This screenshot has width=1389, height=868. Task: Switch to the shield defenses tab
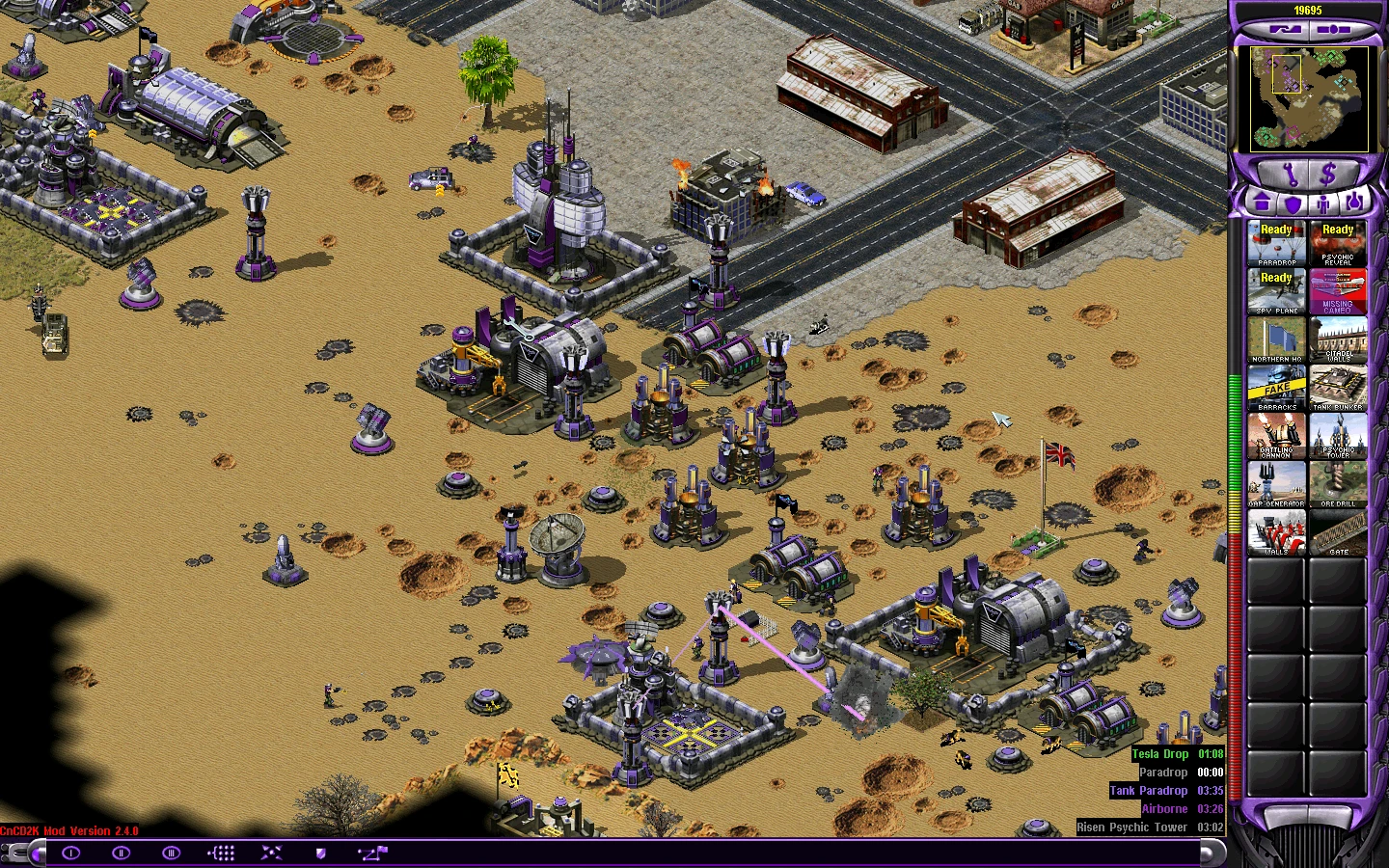(x=1293, y=203)
